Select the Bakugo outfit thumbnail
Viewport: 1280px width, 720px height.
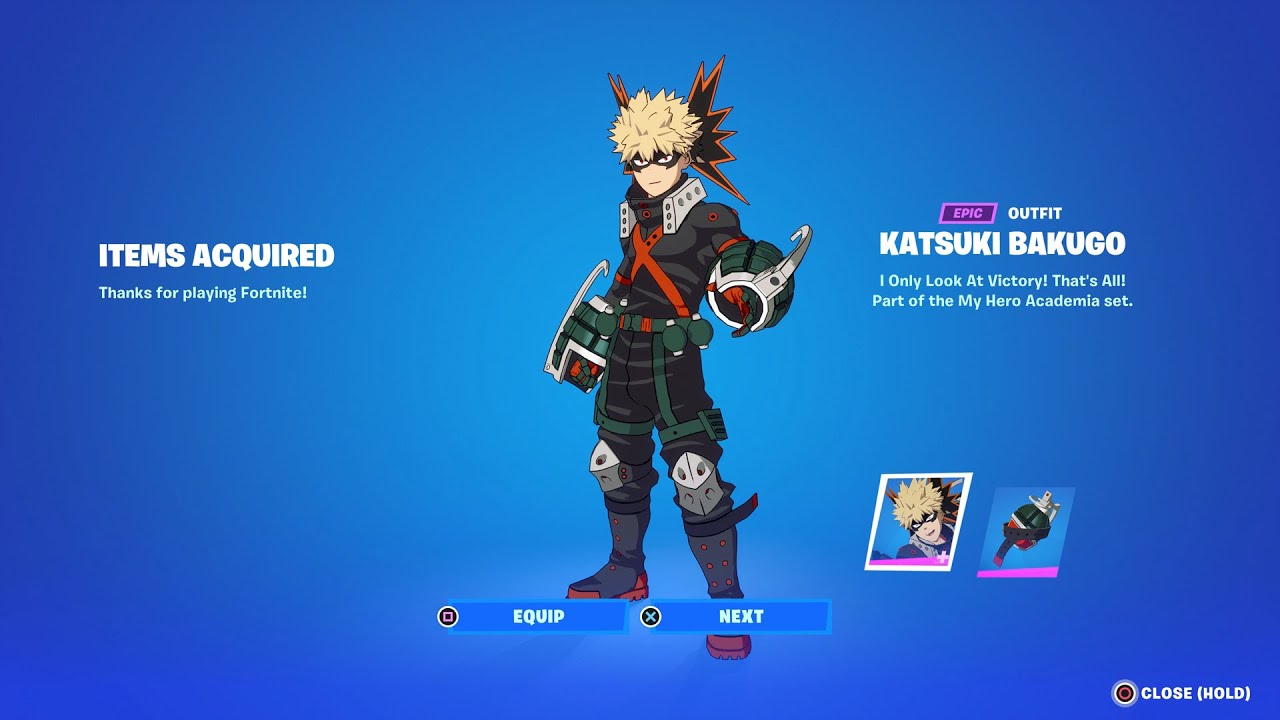coord(918,522)
